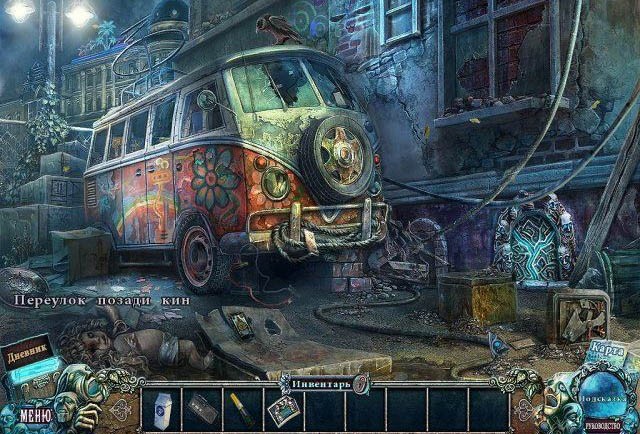Screen dimensions: 640x434
Task: Pick the cassette tape inventory item
Action: pyautogui.click(x=200, y=408)
